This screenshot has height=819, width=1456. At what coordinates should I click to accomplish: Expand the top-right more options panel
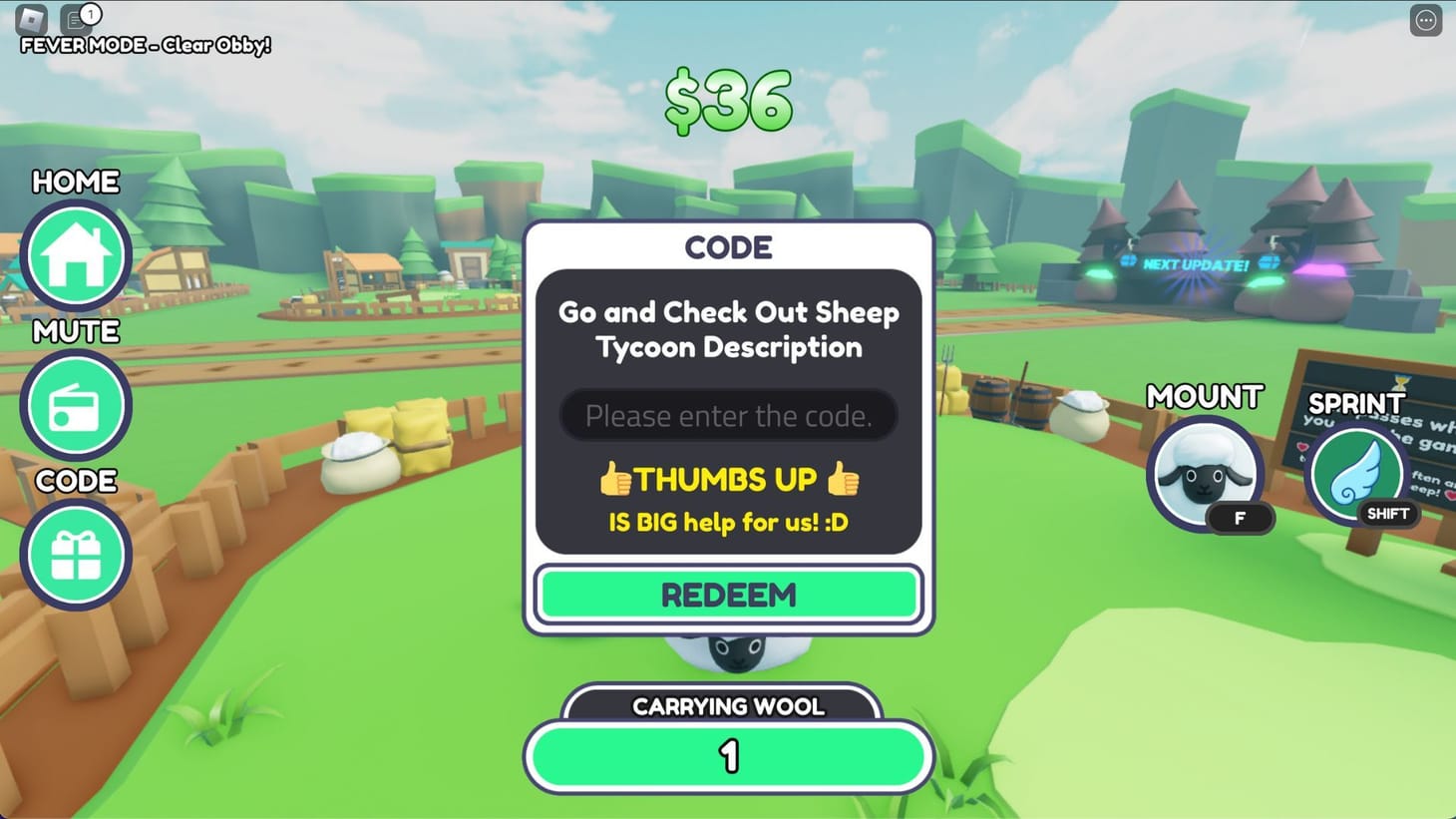1427,19
